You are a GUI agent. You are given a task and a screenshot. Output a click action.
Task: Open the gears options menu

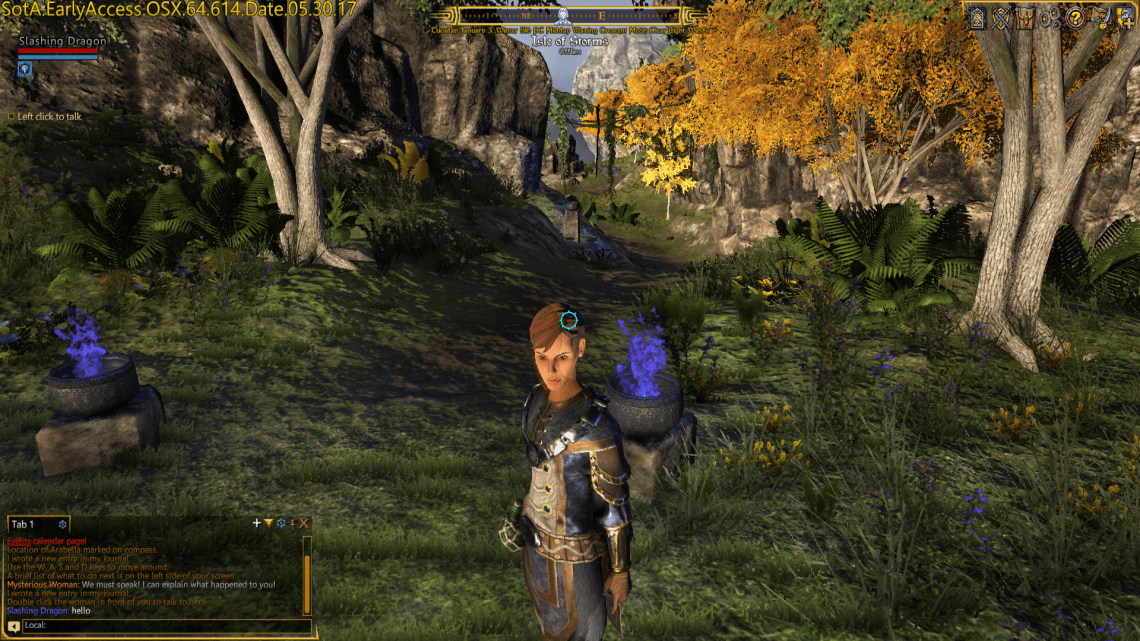coord(1050,17)
